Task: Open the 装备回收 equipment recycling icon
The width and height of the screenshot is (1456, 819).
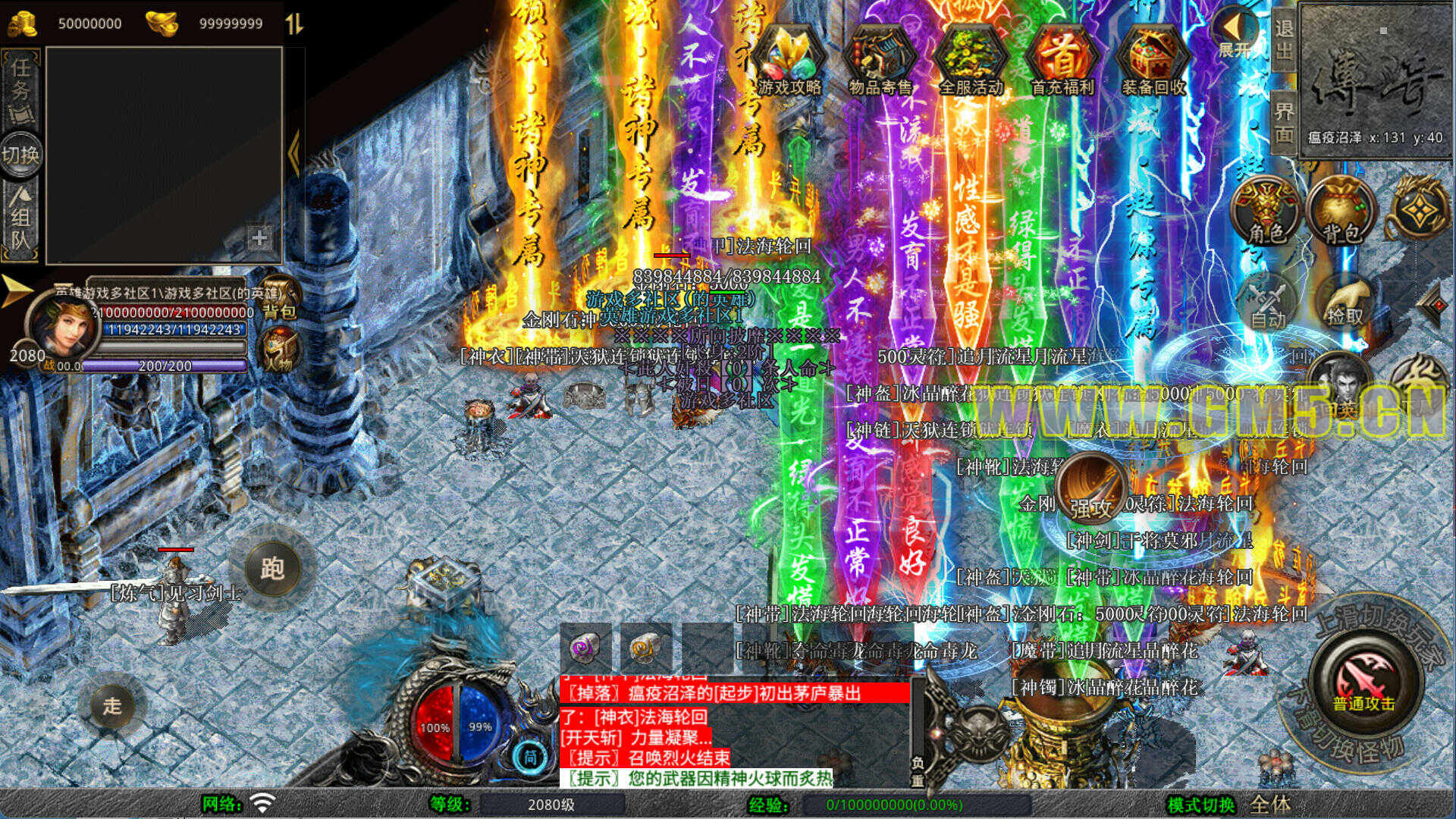Action: [x=1153, y=61]
